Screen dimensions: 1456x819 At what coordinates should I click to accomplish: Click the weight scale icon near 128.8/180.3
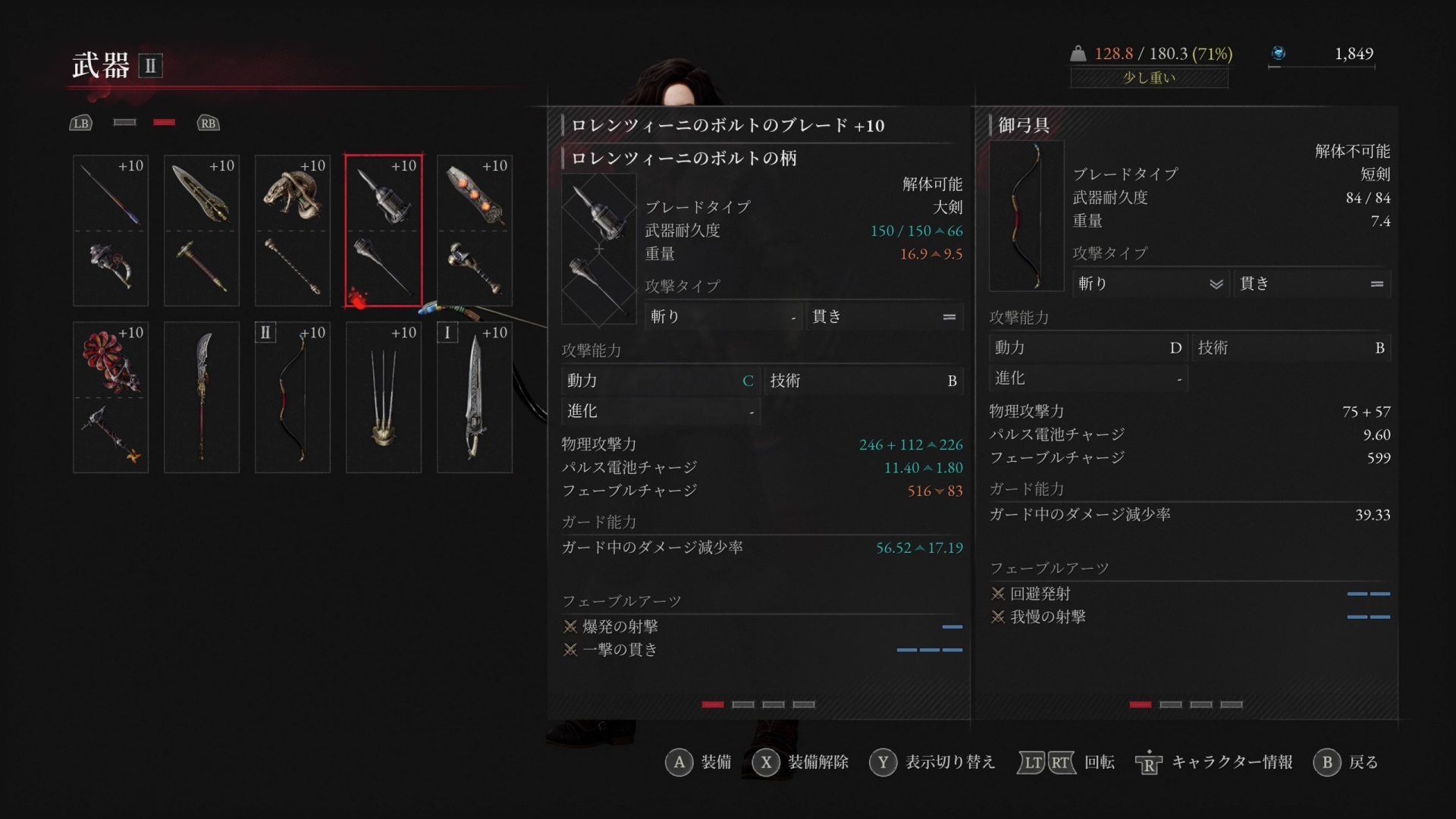1078,53
